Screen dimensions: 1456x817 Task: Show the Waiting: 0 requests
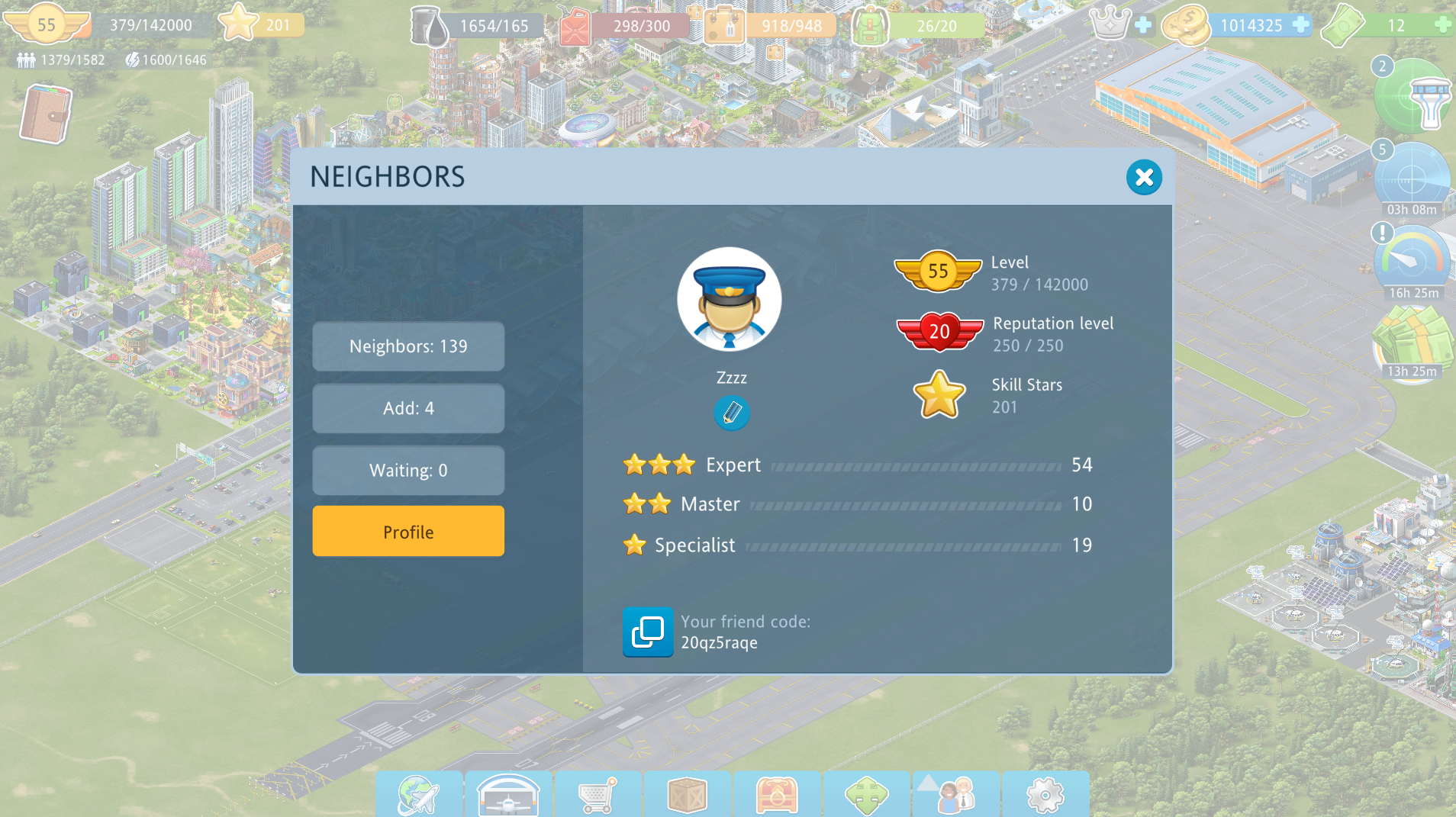(408, 471)
